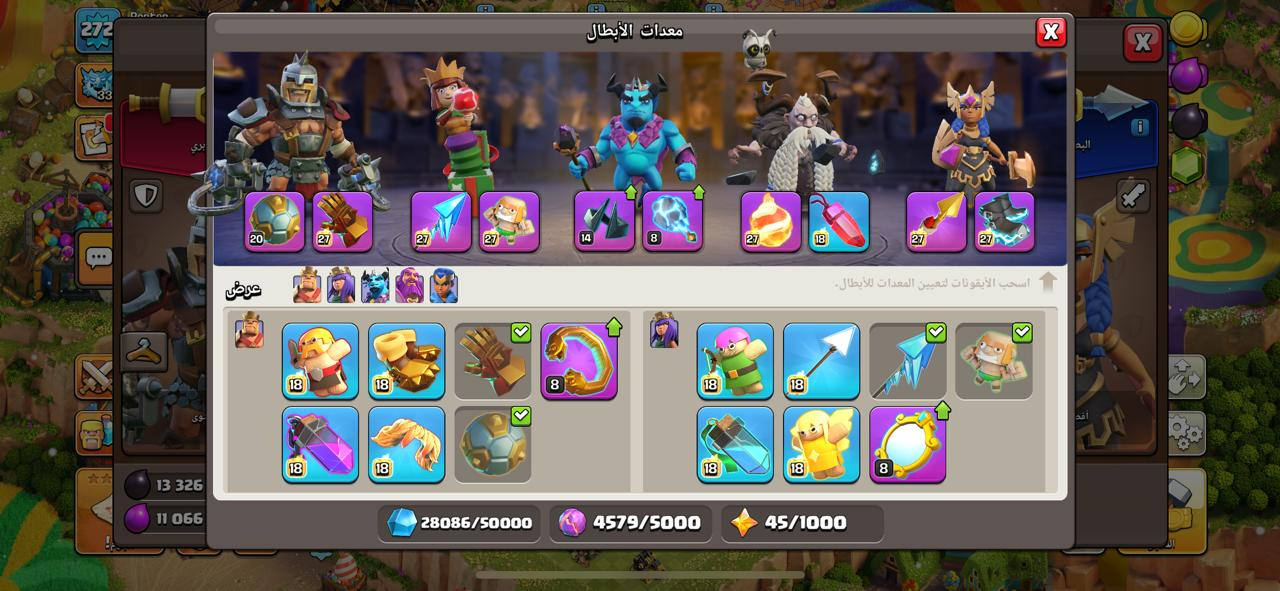Filter equipment by Barbarian King portrait

[x=307, y=286]
